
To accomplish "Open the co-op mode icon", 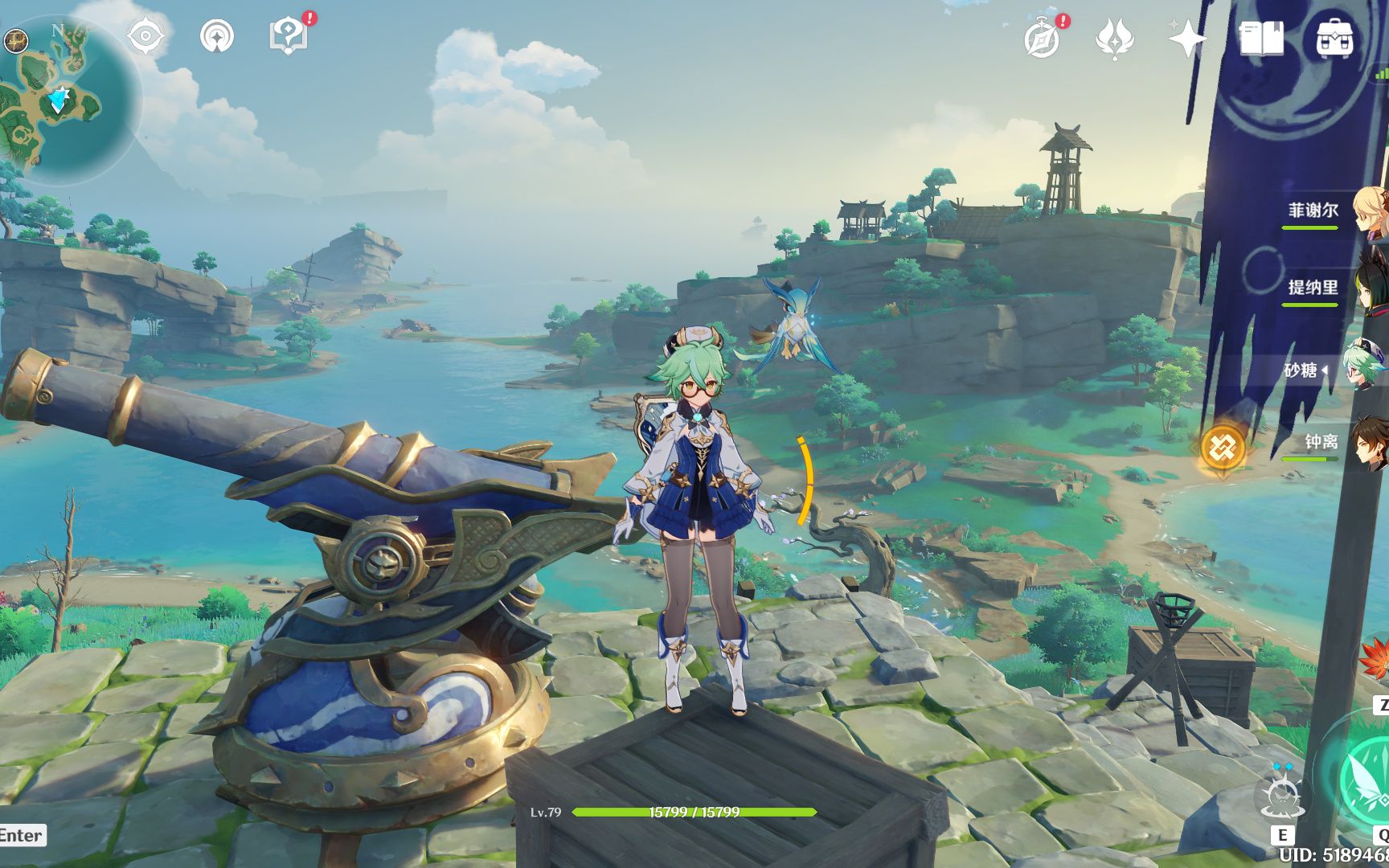I will (x=217, y=36).
